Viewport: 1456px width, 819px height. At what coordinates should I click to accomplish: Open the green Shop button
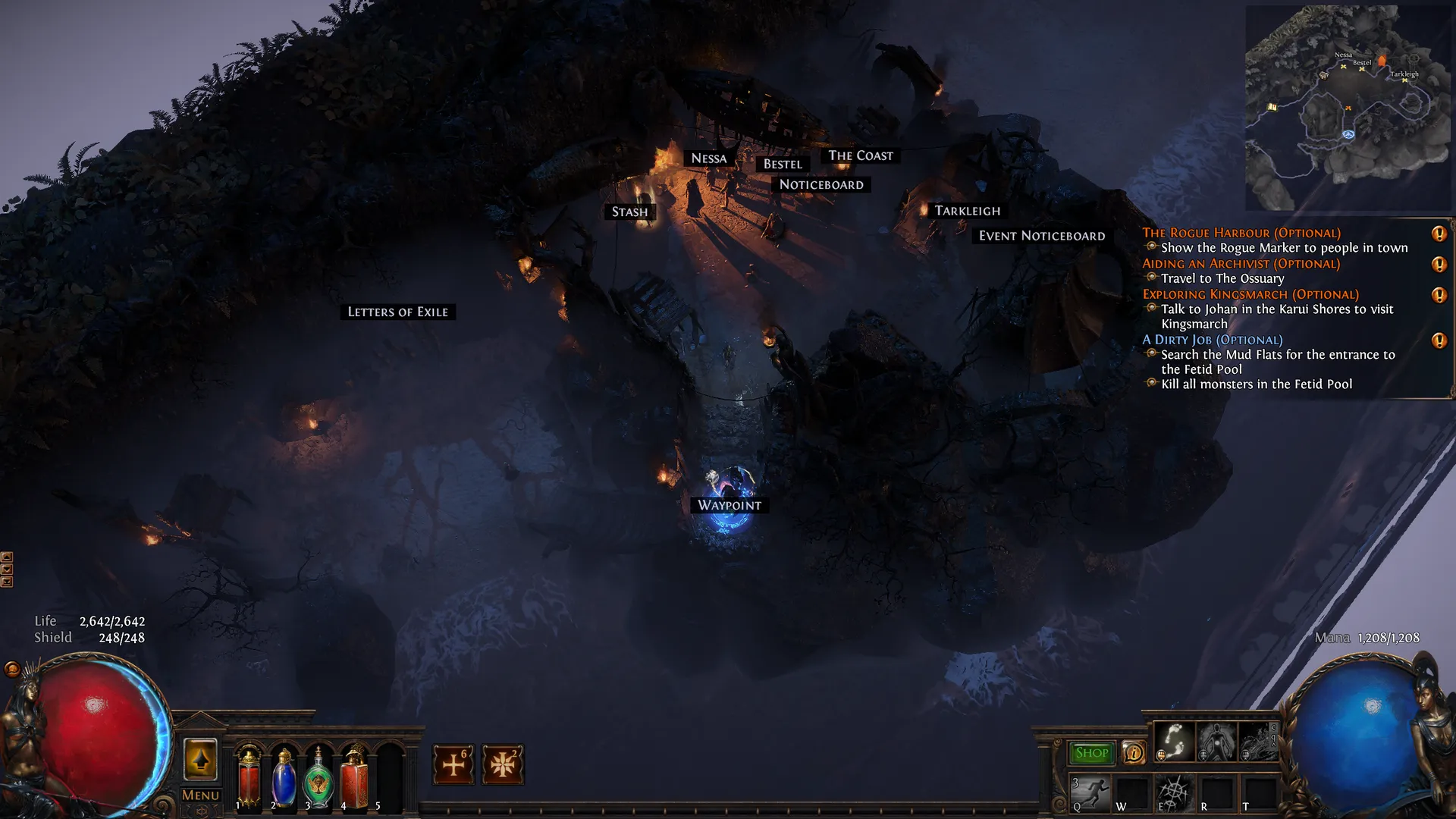[x=1091, y=753]
